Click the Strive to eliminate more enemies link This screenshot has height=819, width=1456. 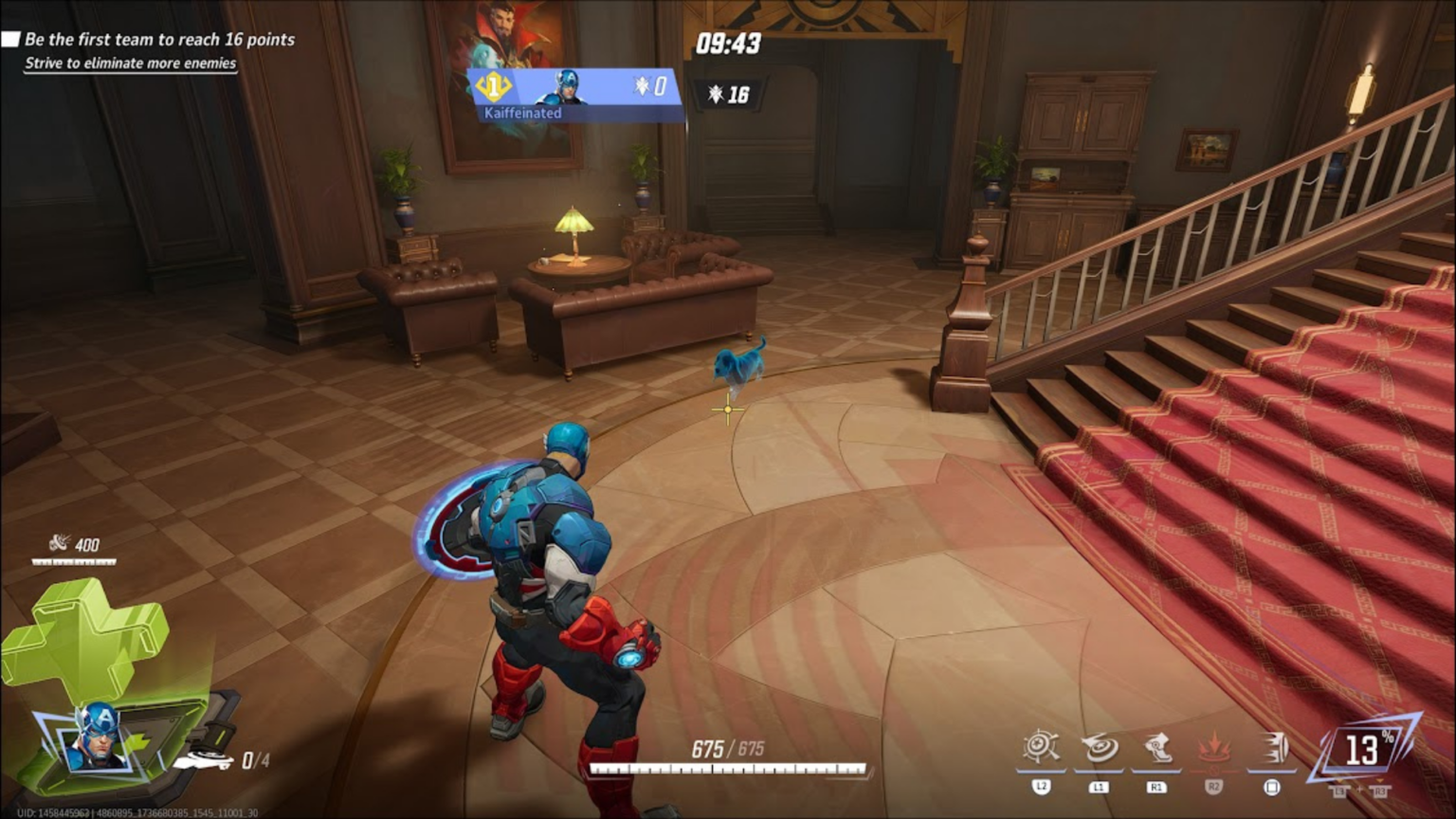[130, 63]
